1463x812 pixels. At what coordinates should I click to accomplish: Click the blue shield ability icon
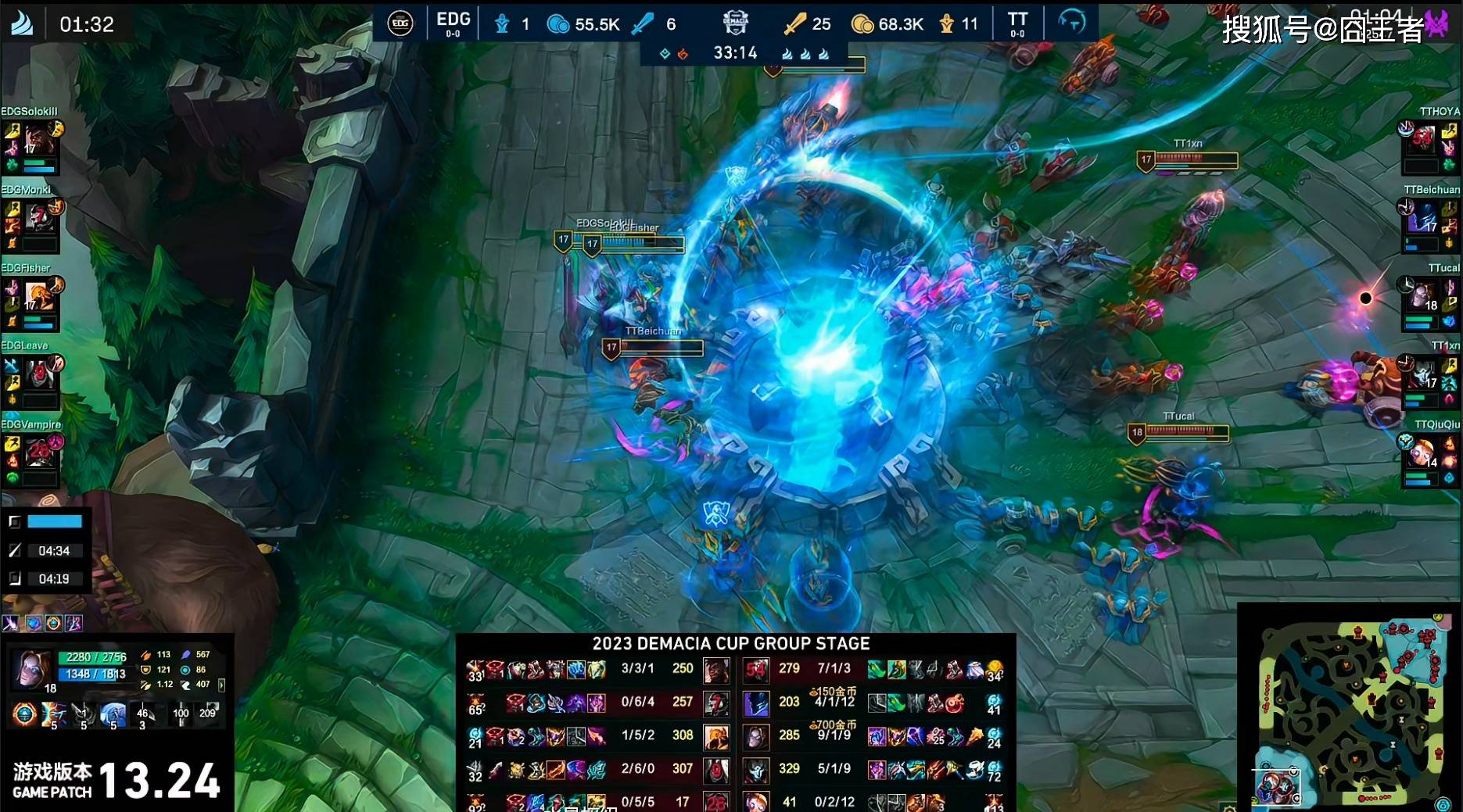113,714
